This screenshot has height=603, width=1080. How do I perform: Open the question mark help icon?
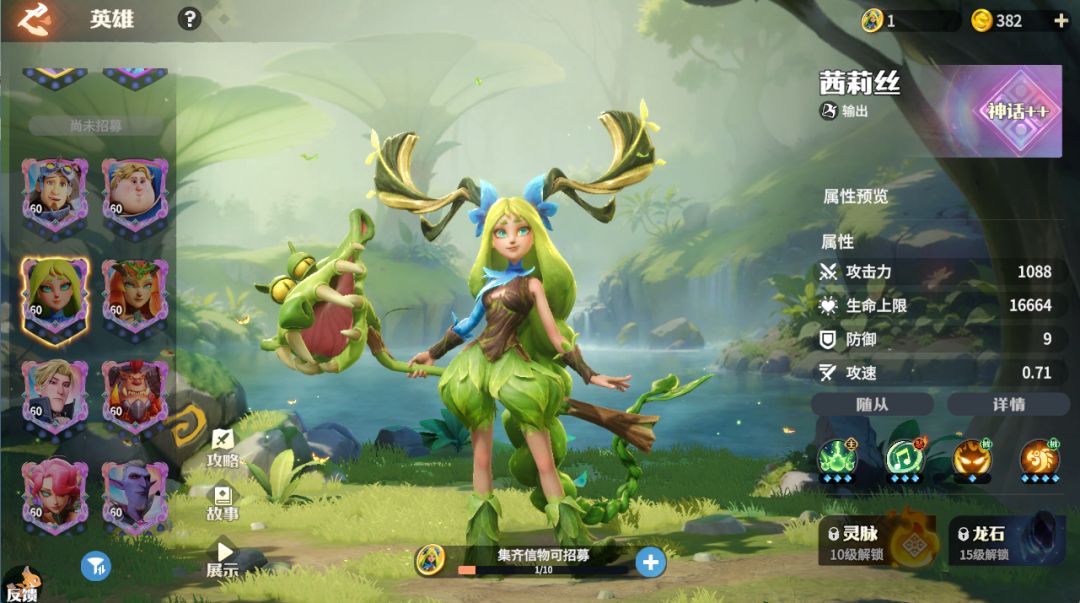click(x=189, y=19)
